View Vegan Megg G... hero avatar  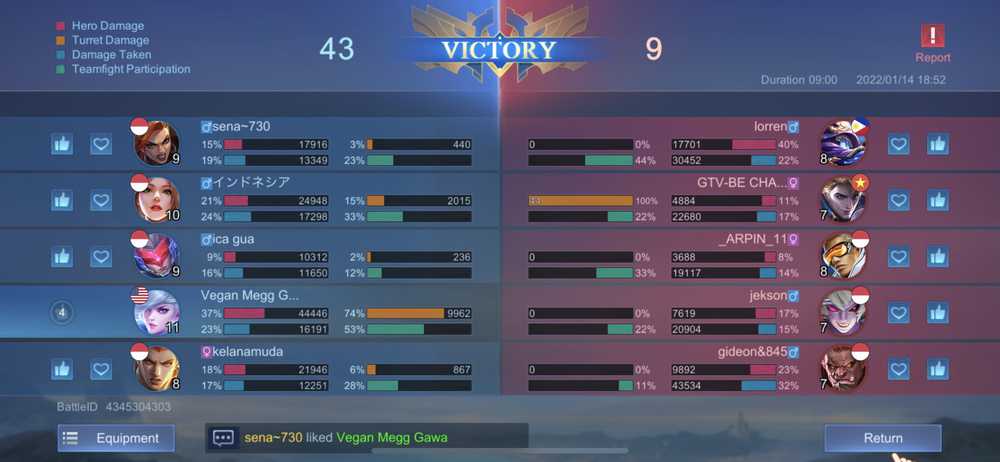(x=156, y=312)
